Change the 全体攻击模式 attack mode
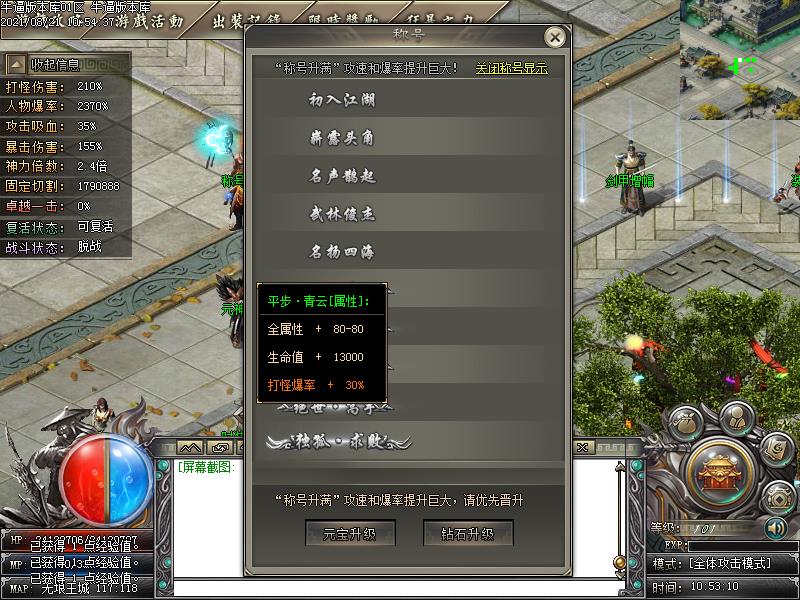This screenshot has height=600, width=800. click(724, 564)
